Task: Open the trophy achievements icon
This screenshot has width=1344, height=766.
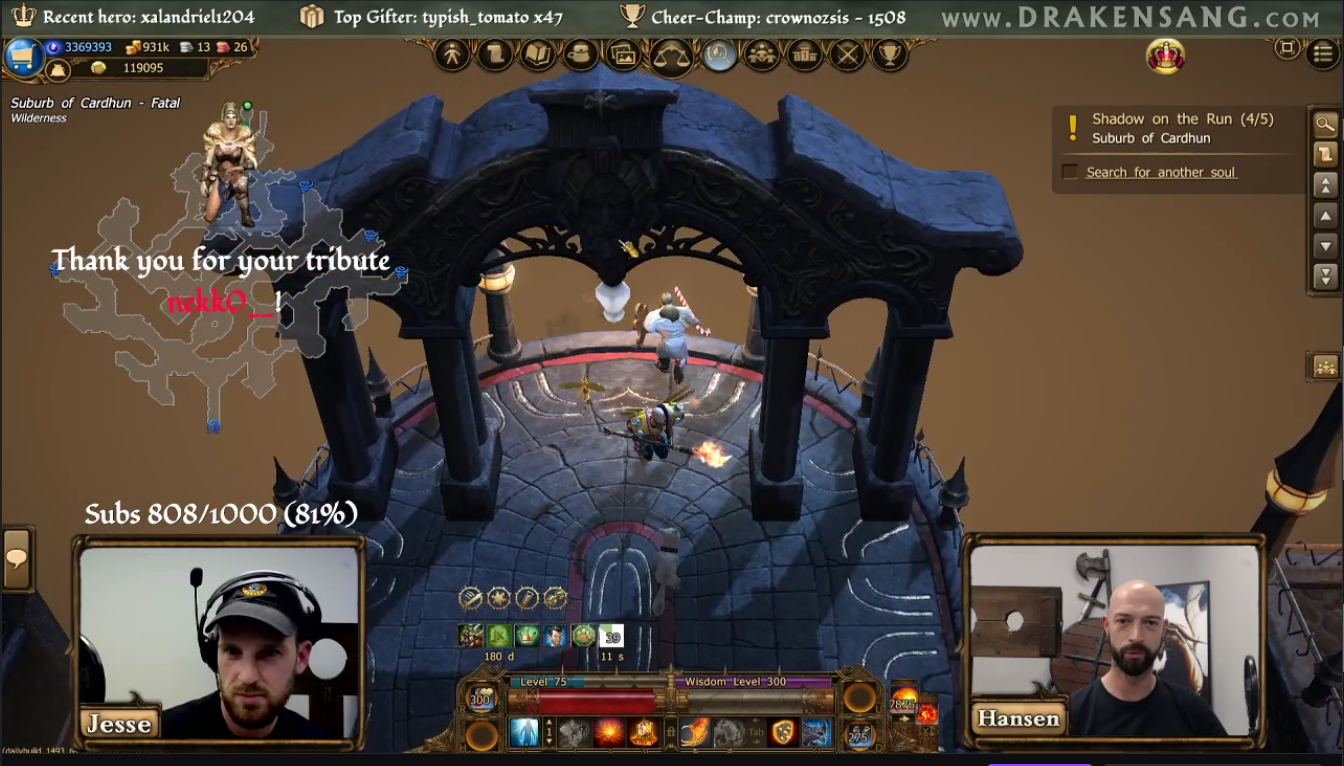Action: 889,54
